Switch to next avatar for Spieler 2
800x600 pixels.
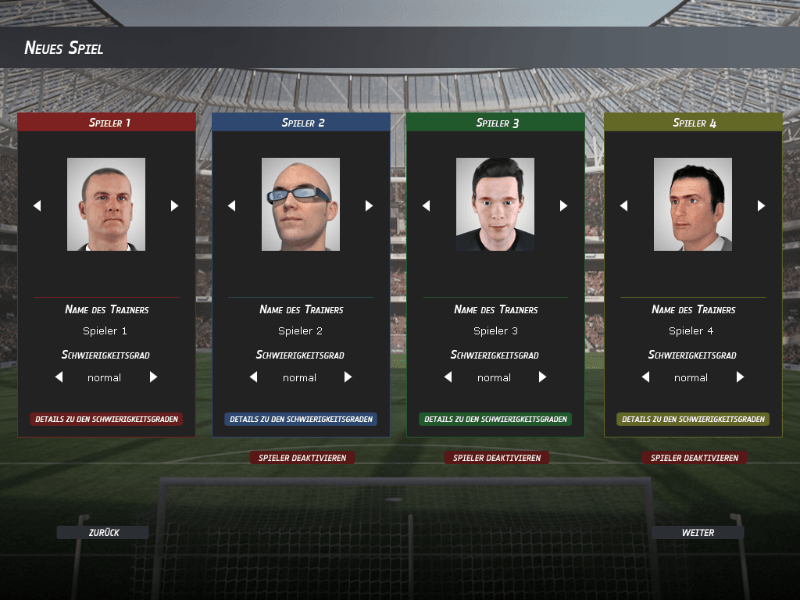point(369,205)
